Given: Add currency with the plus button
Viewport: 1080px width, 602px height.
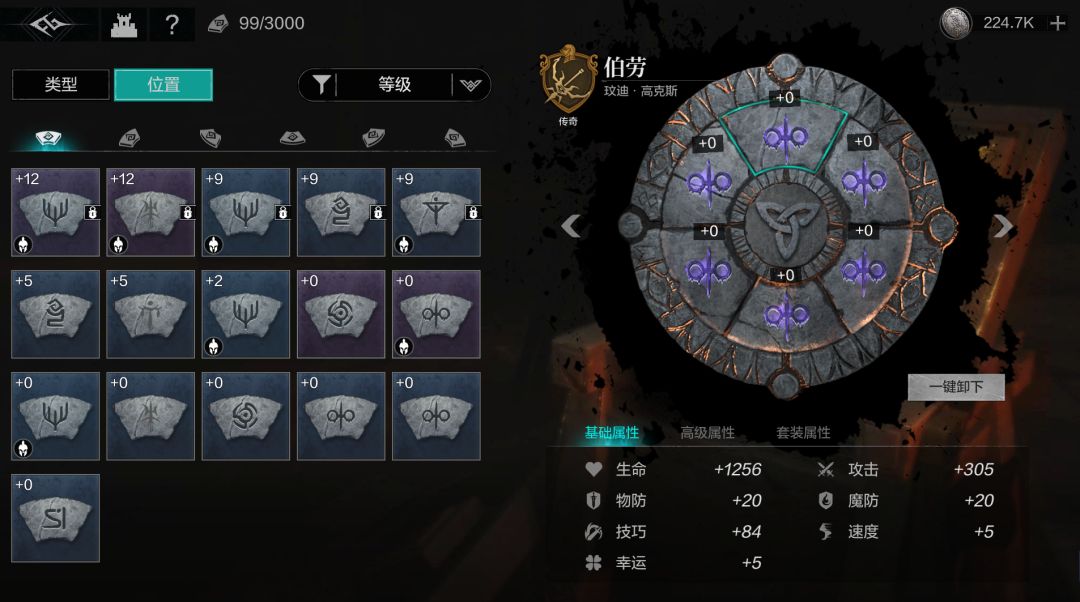Looking at the screenshot, I should click(x=1058, y=23).
